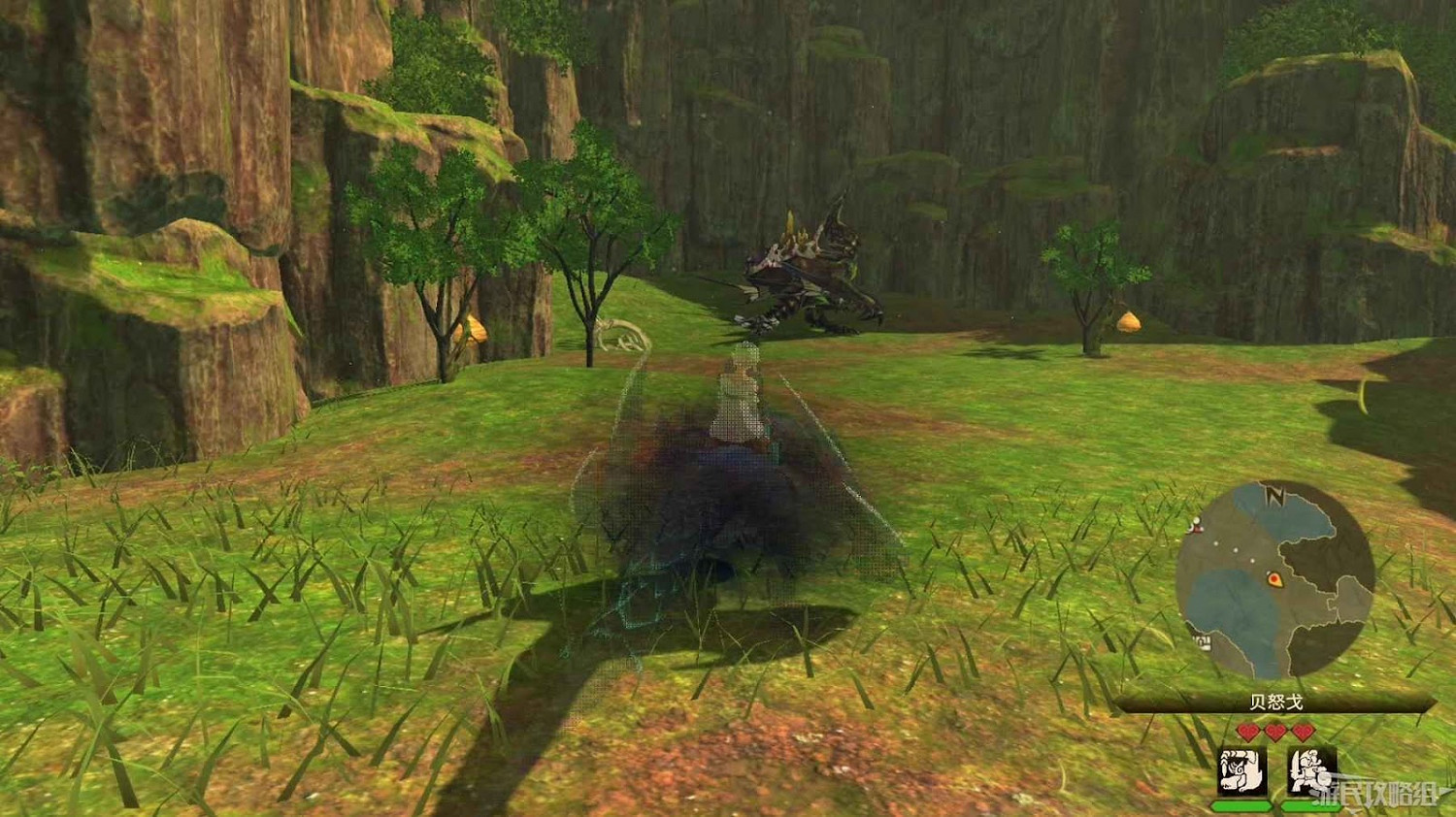The image size is (1456, 817).
Task: Select the rider character portrait icon
Action: (1309, 769)
